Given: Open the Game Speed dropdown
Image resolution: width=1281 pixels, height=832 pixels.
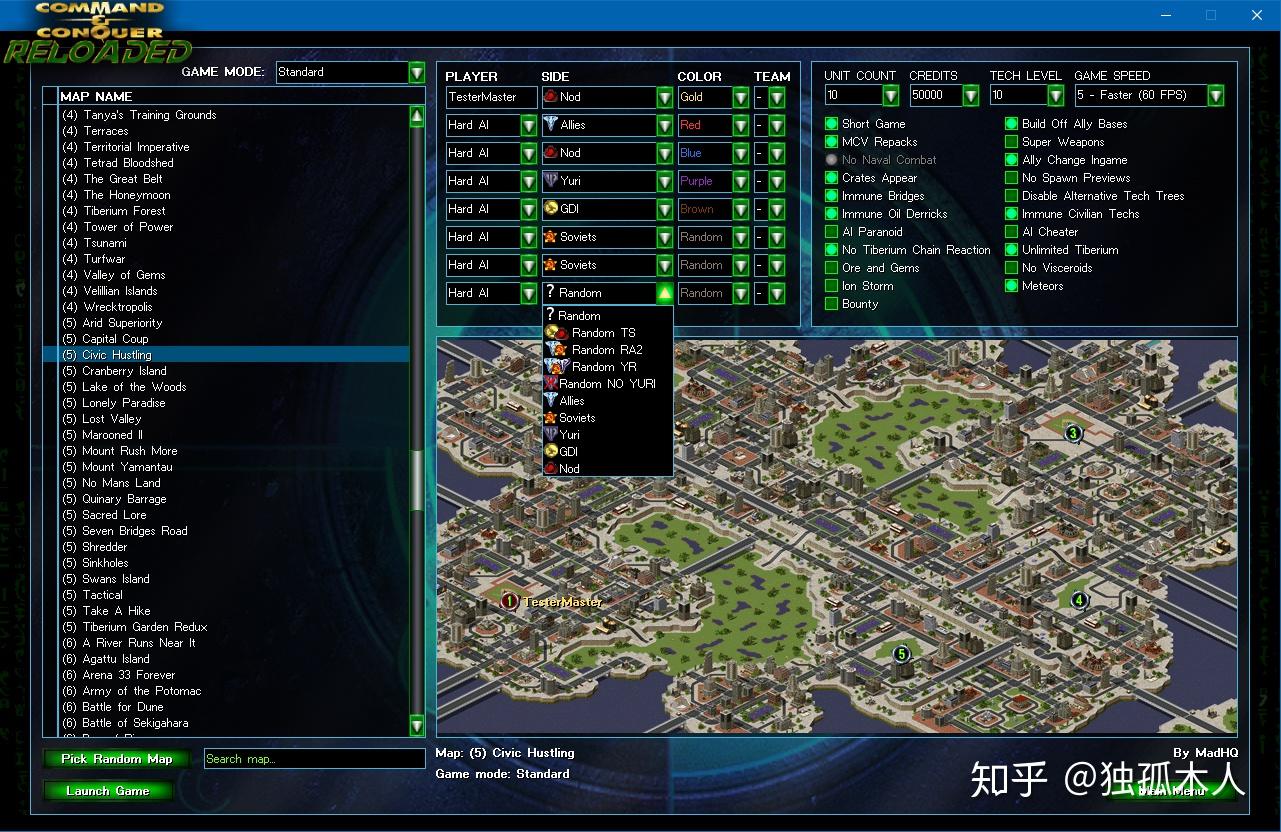Looking at the screenshot, I should tap(1216, 95).
